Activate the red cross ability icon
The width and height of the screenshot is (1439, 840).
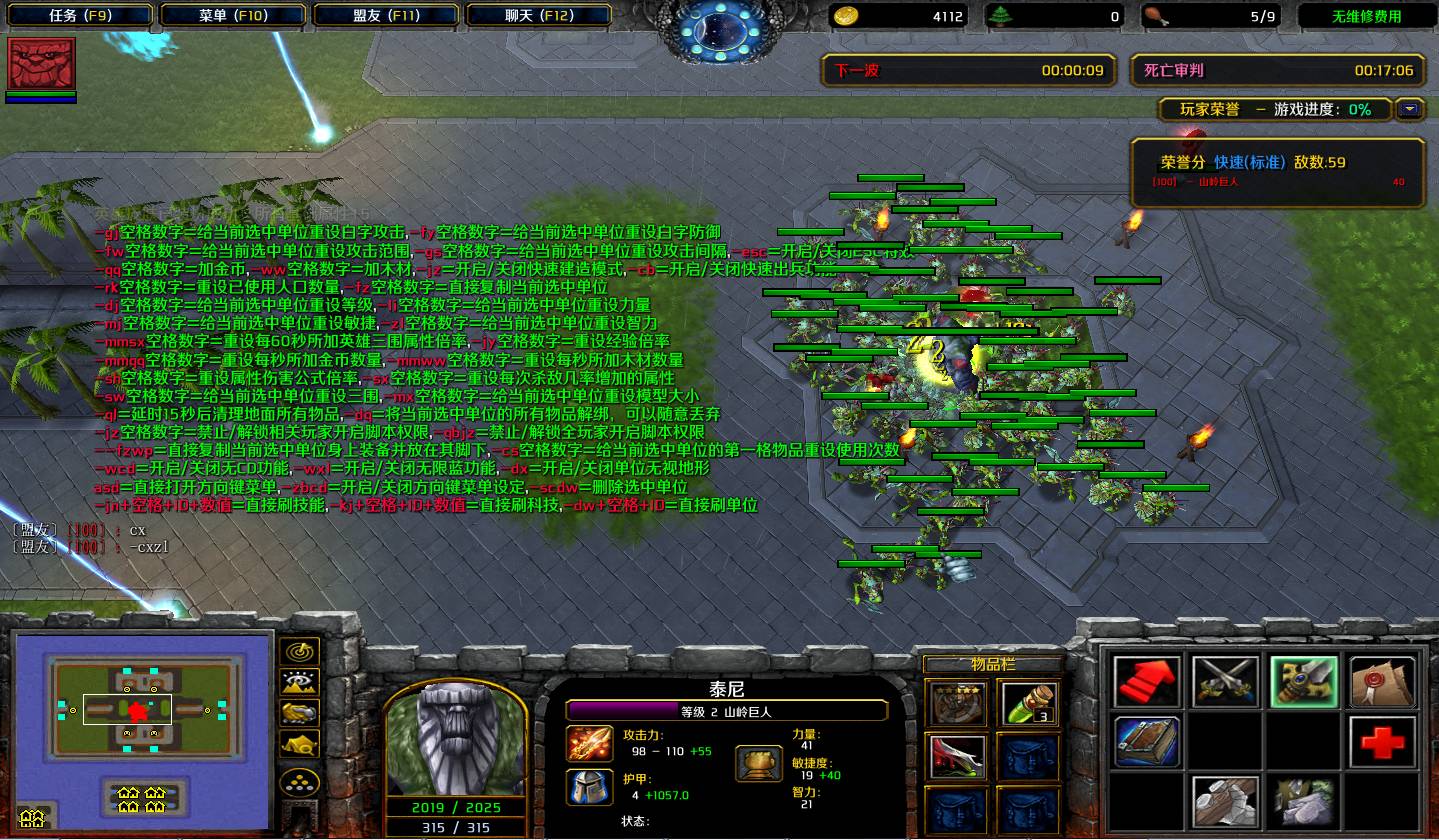pyautogui.click(x=1382, y=741)
